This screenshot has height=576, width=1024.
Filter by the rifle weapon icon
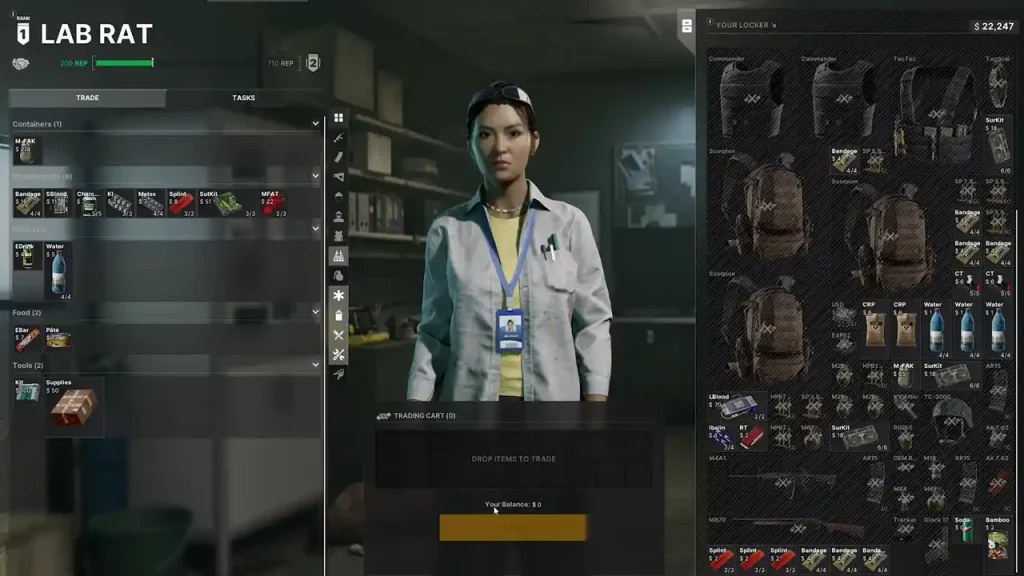tap(339, 137)
